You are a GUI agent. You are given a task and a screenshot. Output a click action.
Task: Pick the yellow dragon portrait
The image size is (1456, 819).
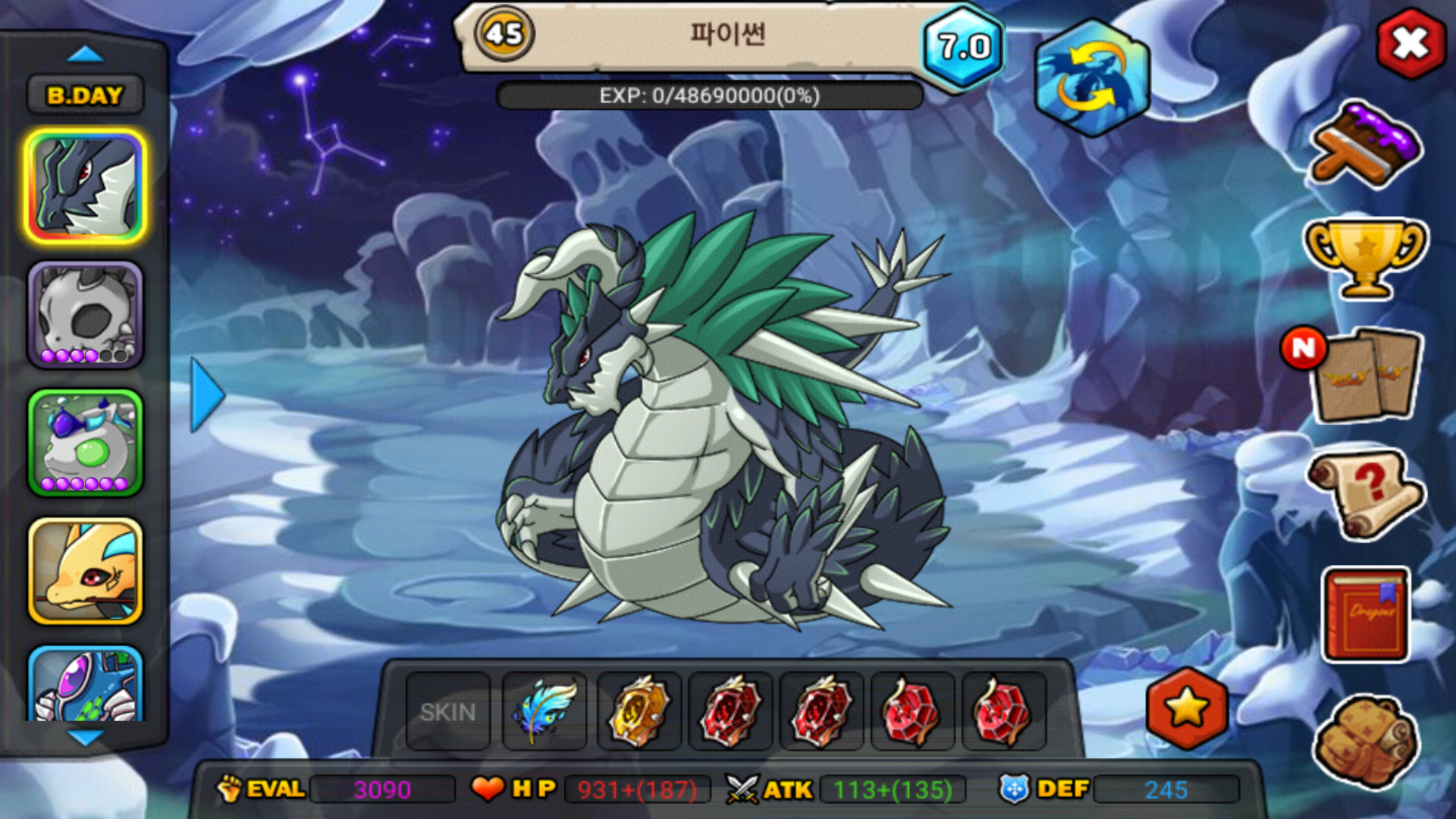[85, 571]
